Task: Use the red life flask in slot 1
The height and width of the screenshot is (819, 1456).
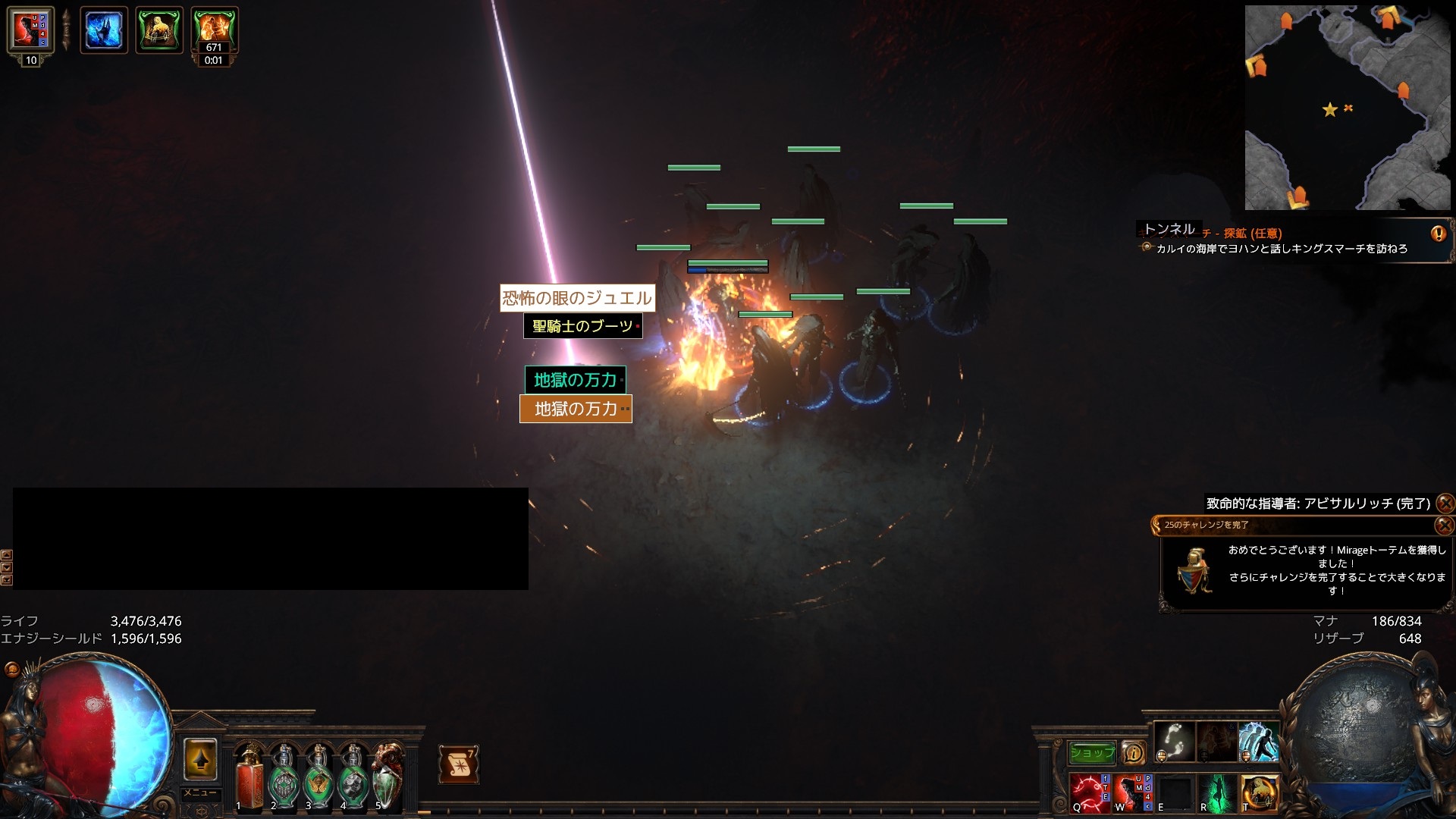Action: pyautogui.click(x=249, y=778)
